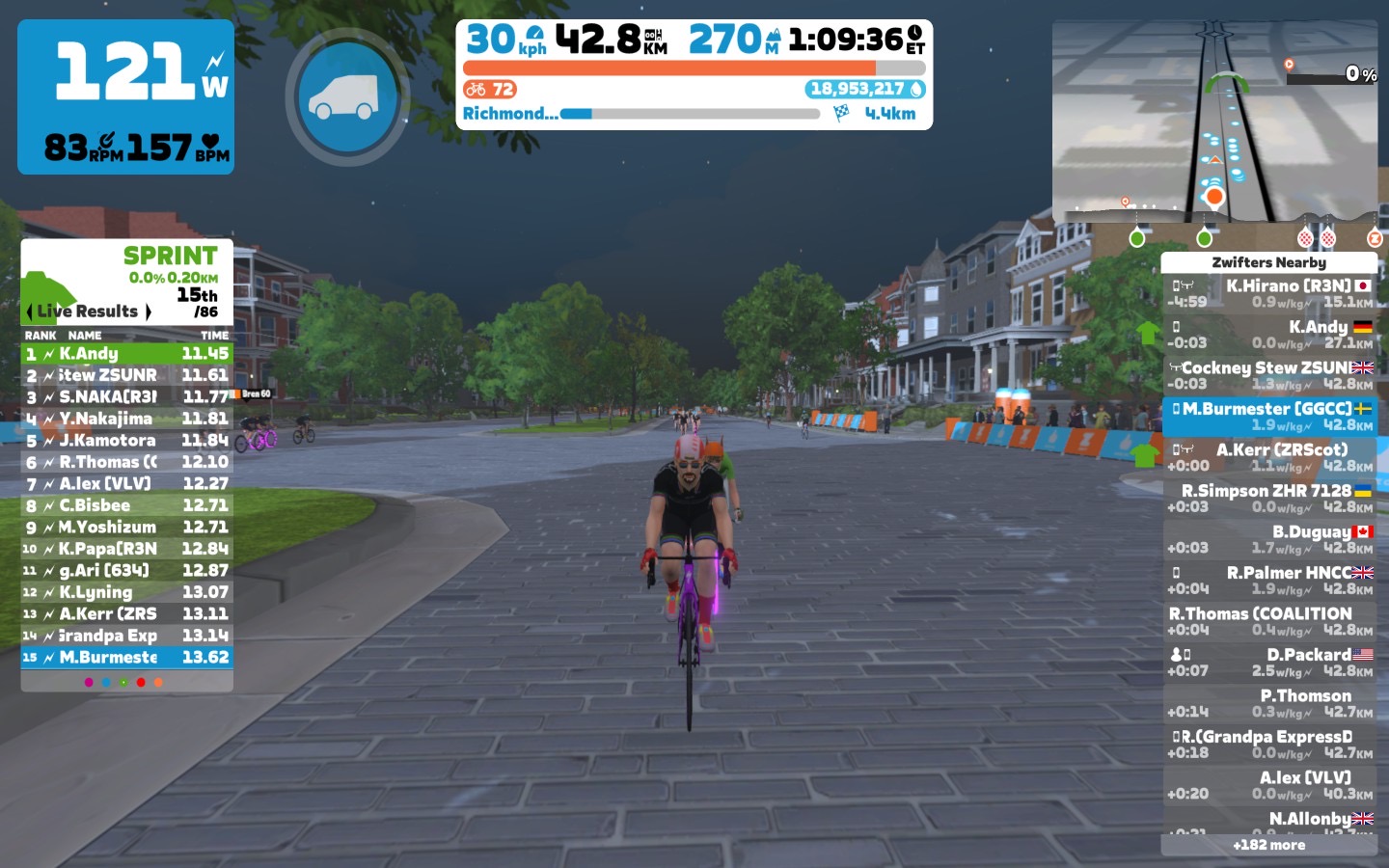Choose Y.Nakajima in sprint leaderboard
The width and height of the screenshot is (1389, 868).
tap(126, 419)
